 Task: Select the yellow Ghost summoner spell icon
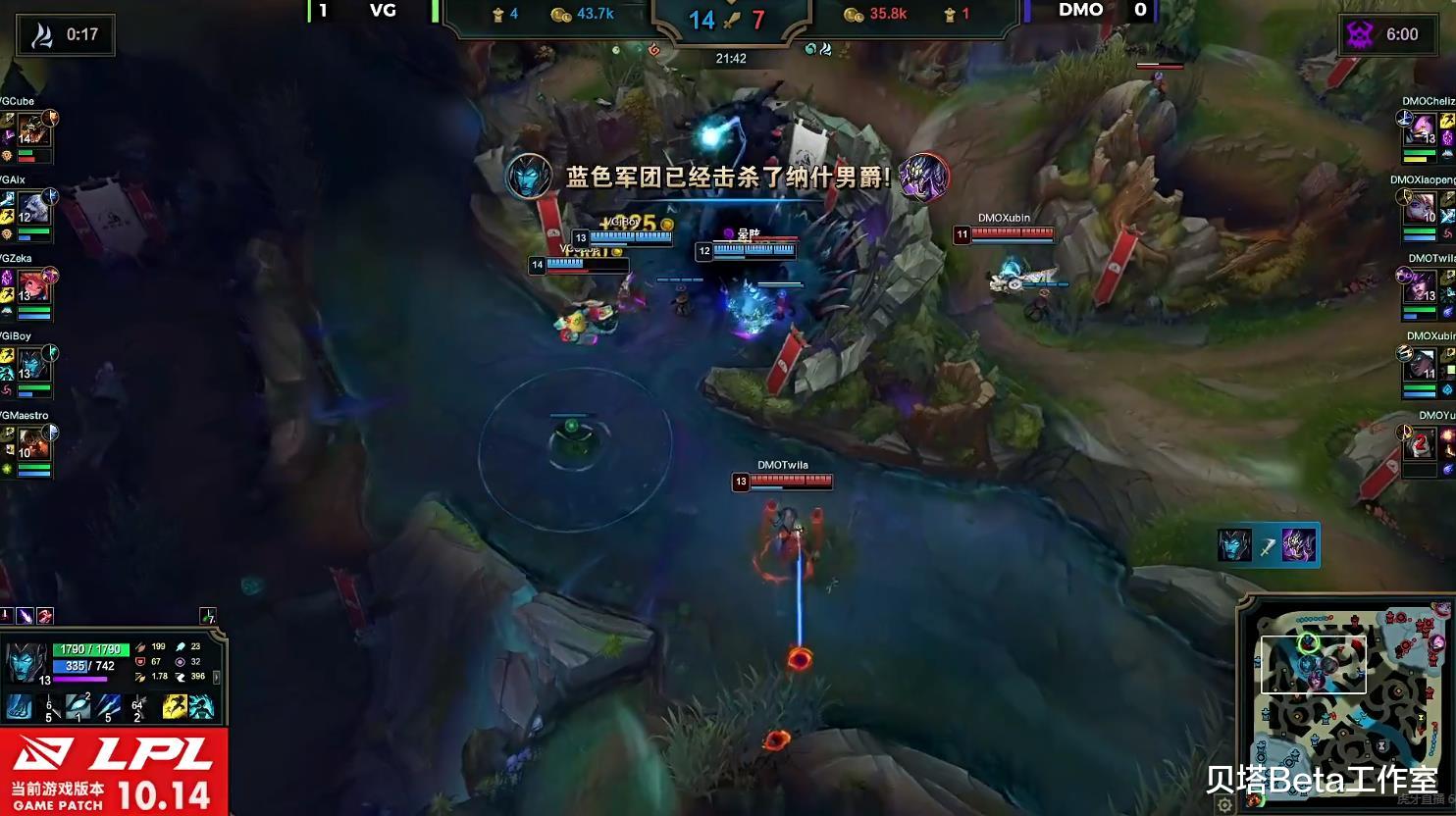[174, 708]
